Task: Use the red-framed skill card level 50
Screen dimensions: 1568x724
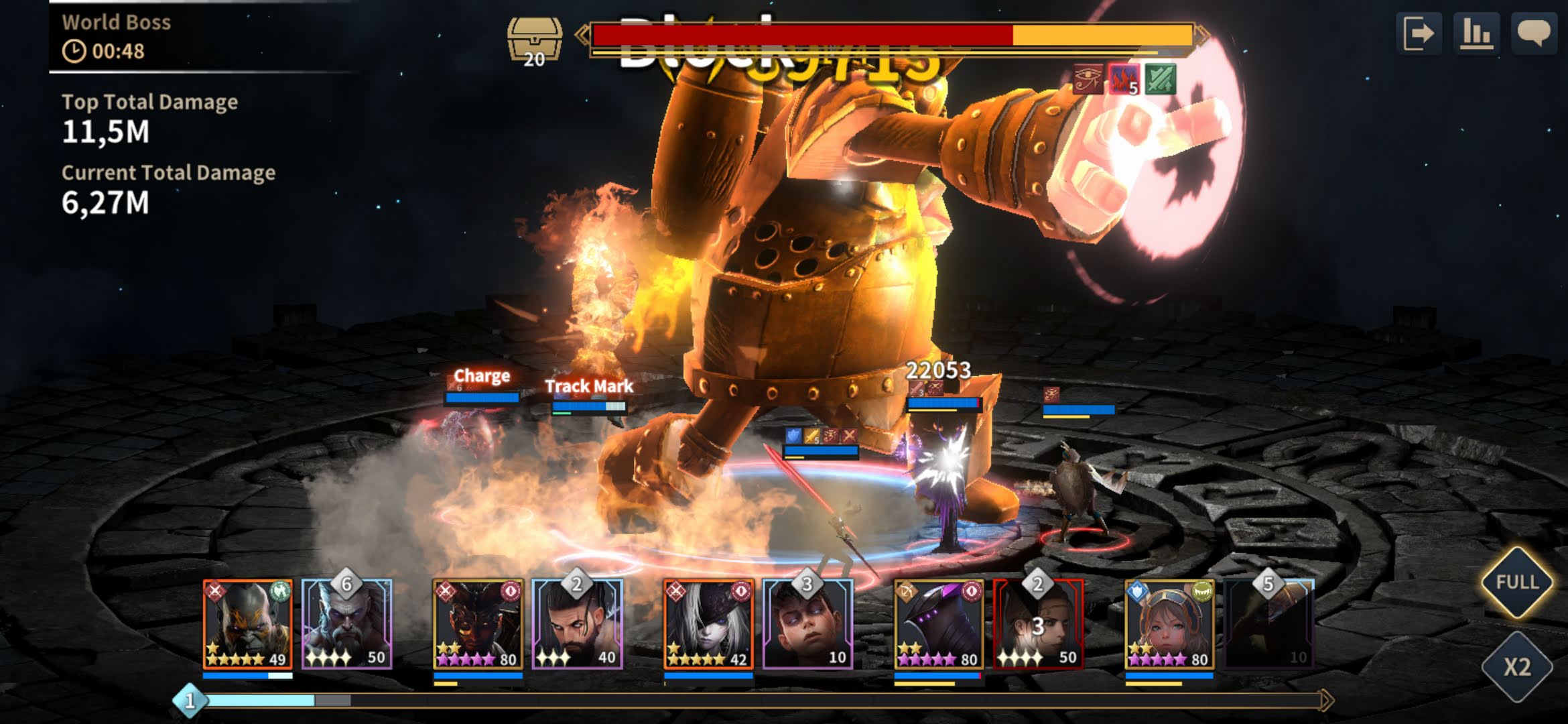Action: 1038,625
